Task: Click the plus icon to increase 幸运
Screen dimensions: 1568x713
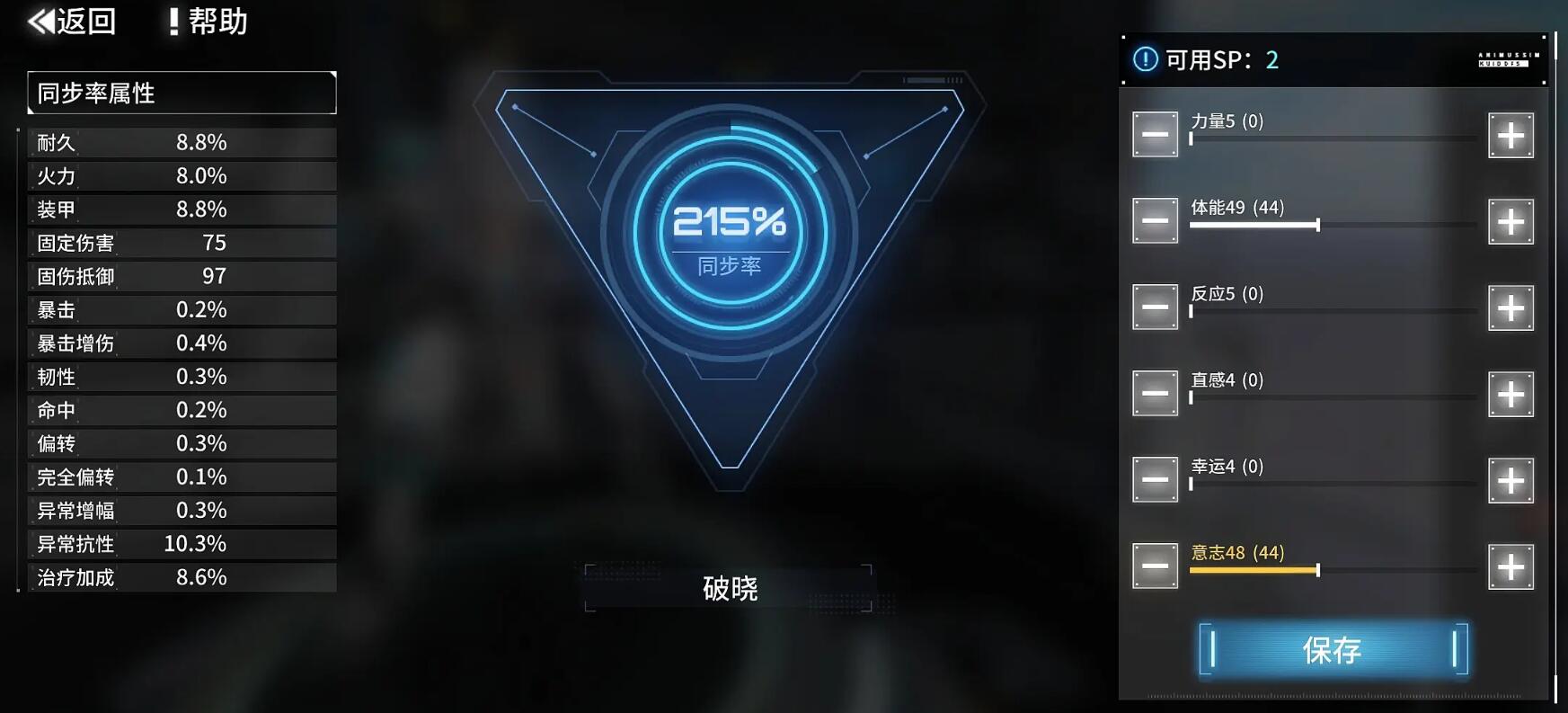Action: 1510,478
